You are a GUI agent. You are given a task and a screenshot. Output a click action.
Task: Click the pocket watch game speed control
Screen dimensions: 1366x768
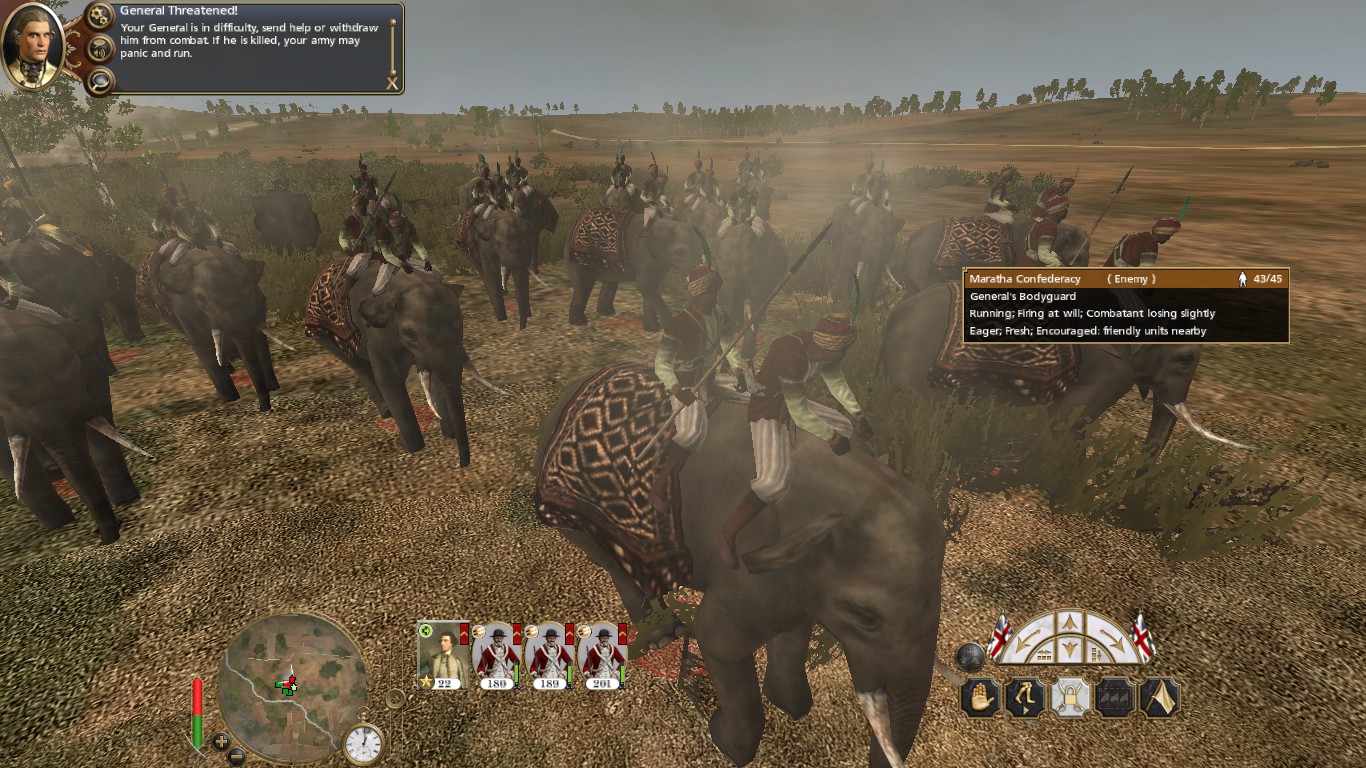coord(363,742)
